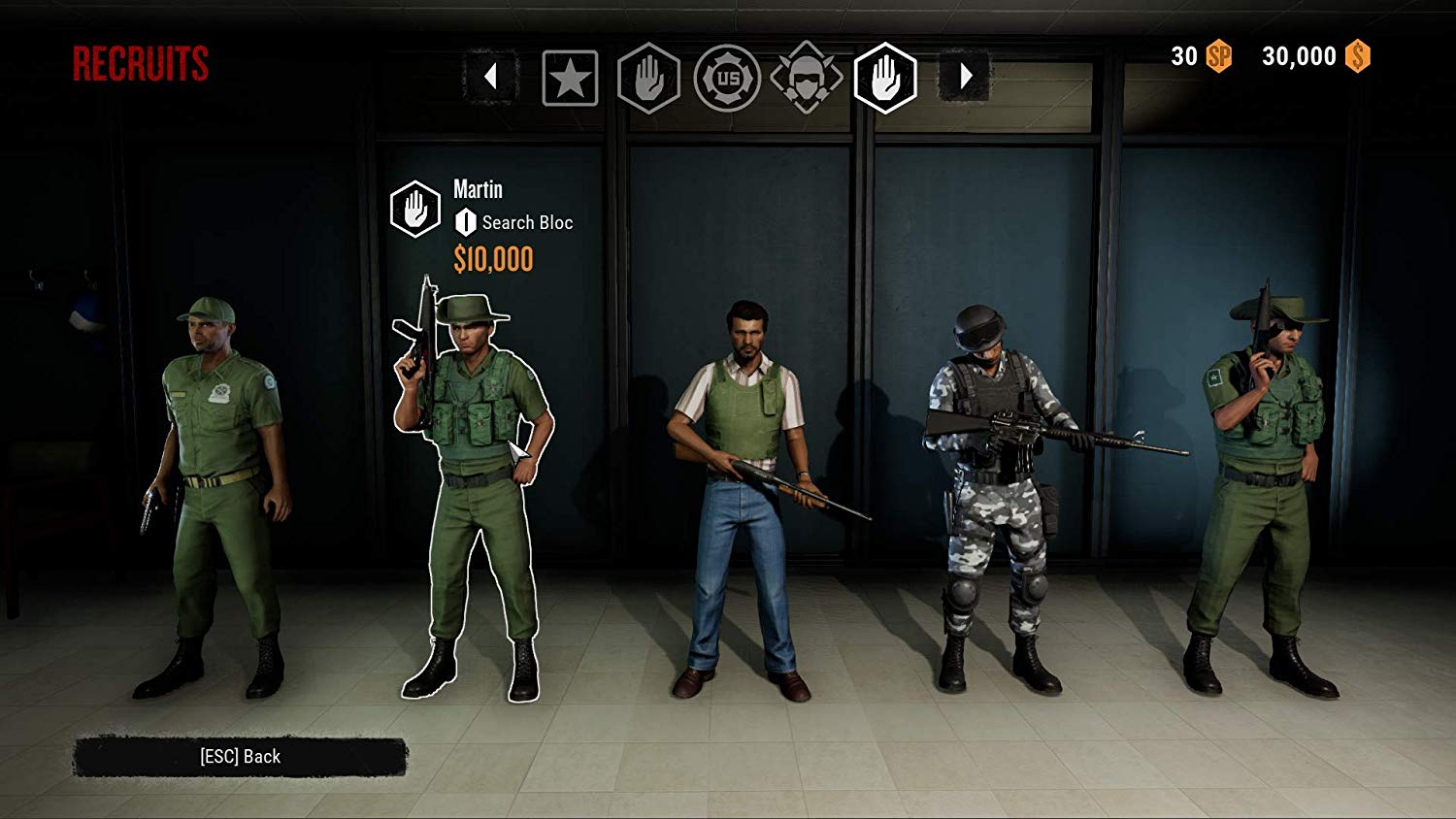Click the Search Bloc shield icon
The image size is (1456, 819).
[464, 221]
